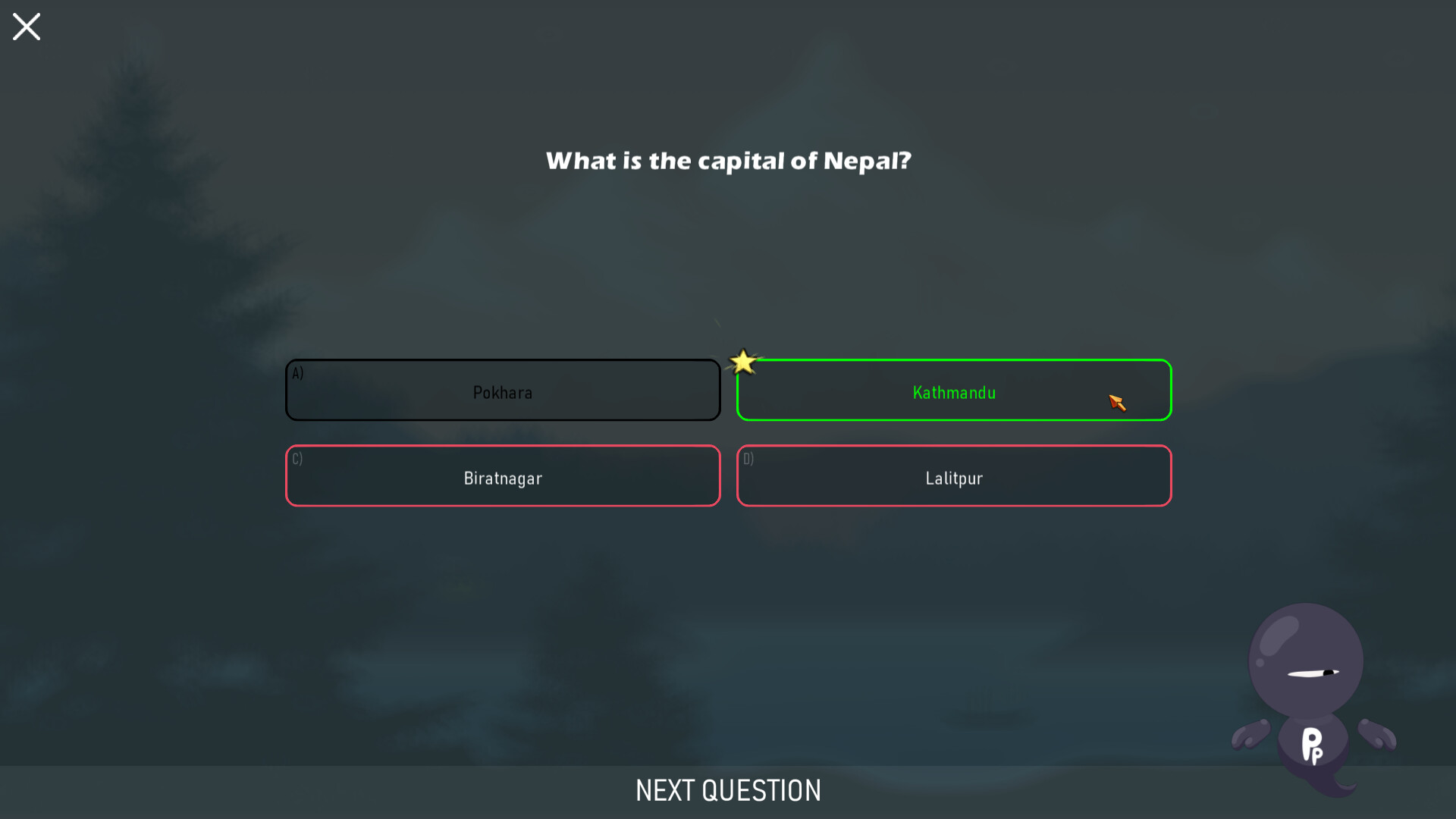Click the red-outlined Biratnagar box border
This screenshot has width=1456, height=819.
pyautogui.click(x=503, y=447)
